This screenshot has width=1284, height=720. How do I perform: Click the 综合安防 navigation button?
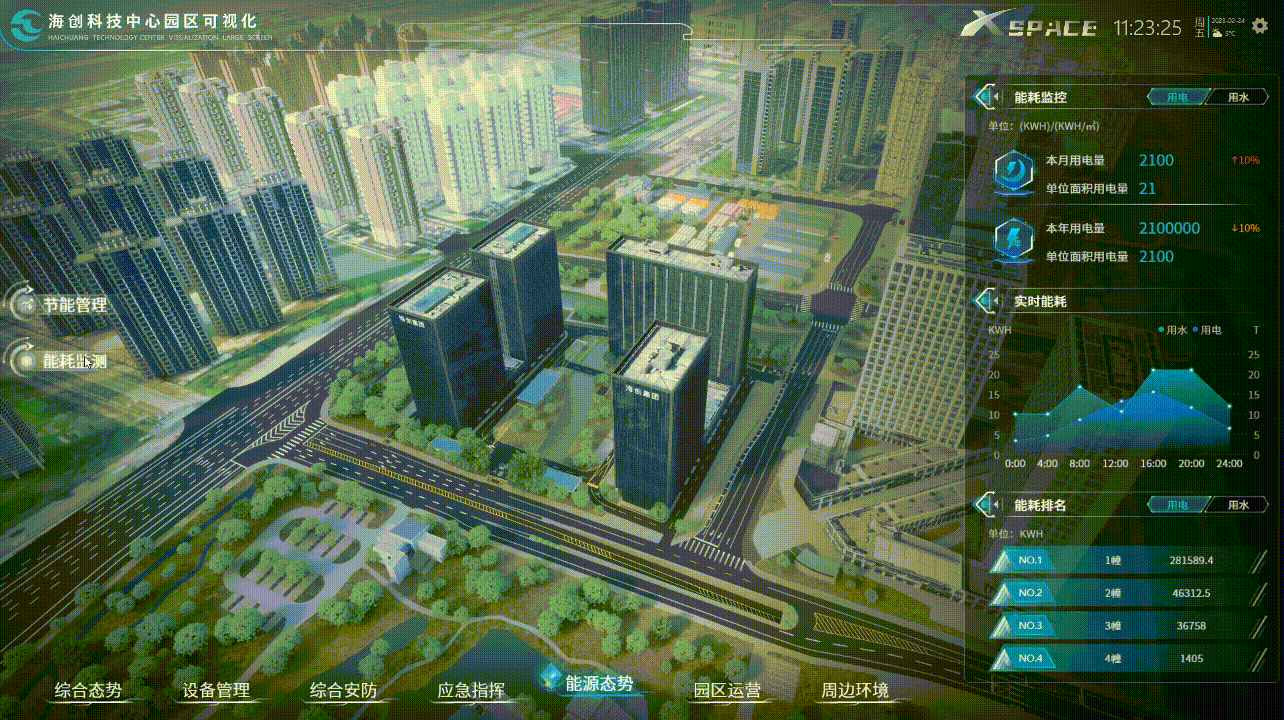pos(345,689)
